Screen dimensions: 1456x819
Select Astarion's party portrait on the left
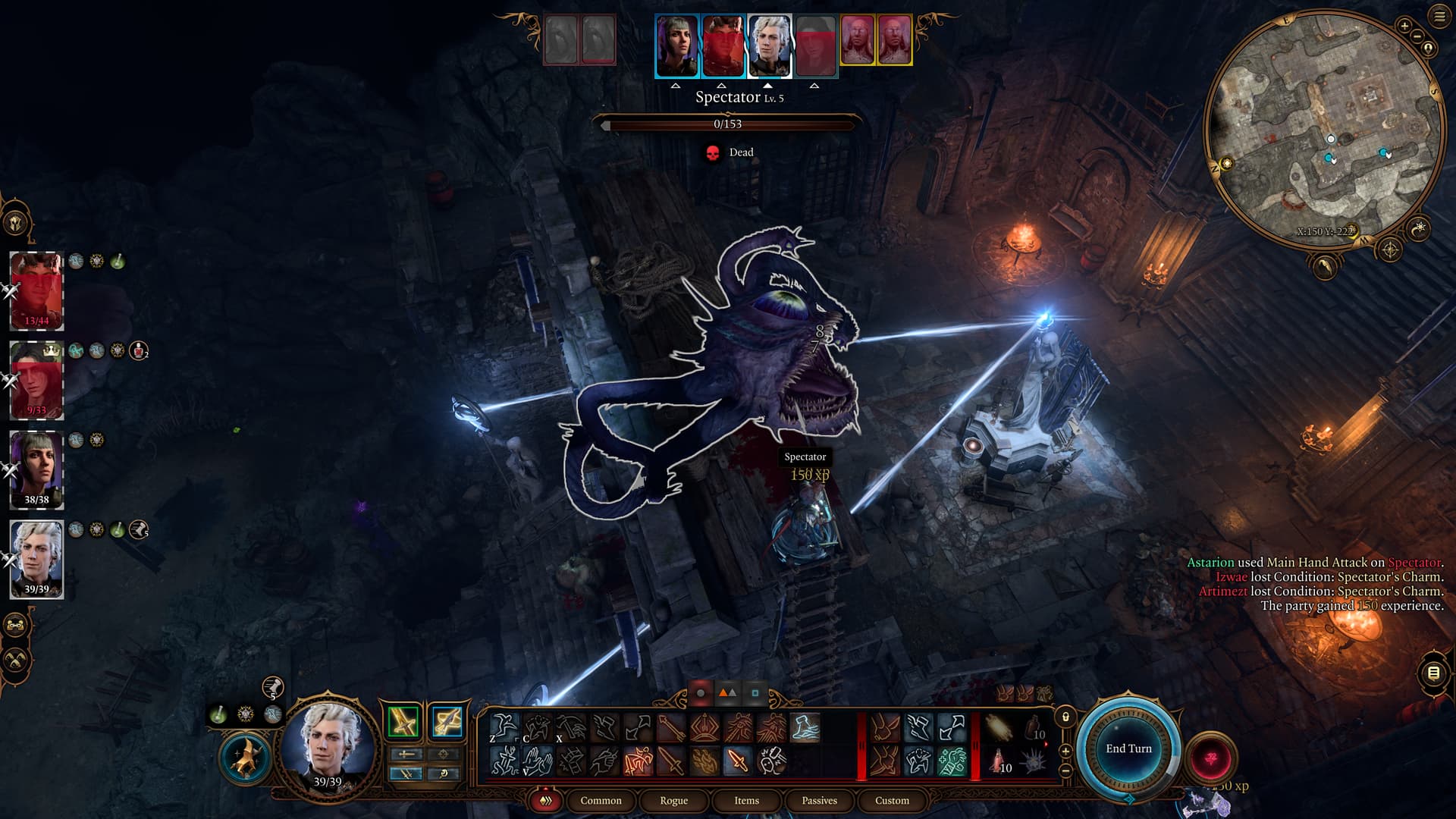(x=36, y=559)
